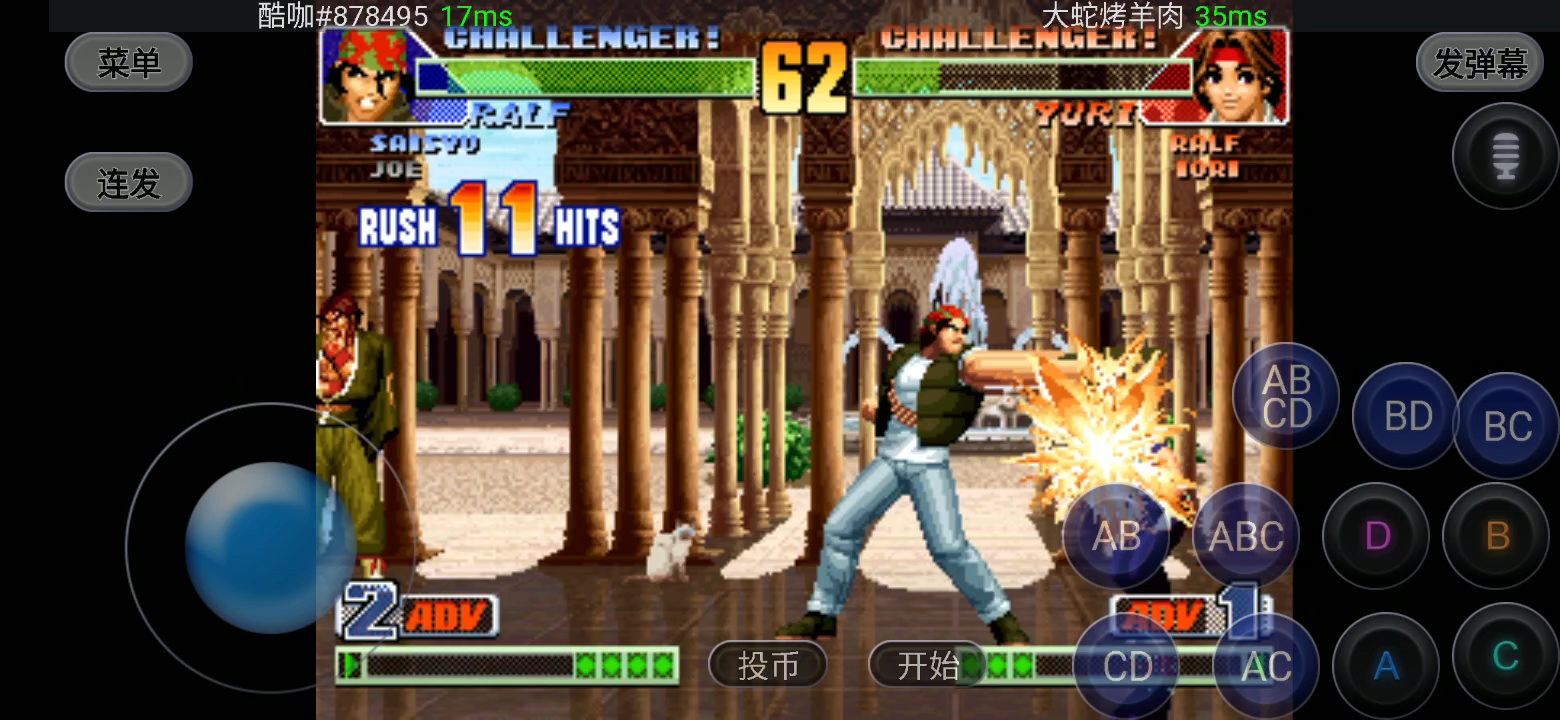Trigger the AB combo button
1560x720 pixels.
coord(1116,536)
